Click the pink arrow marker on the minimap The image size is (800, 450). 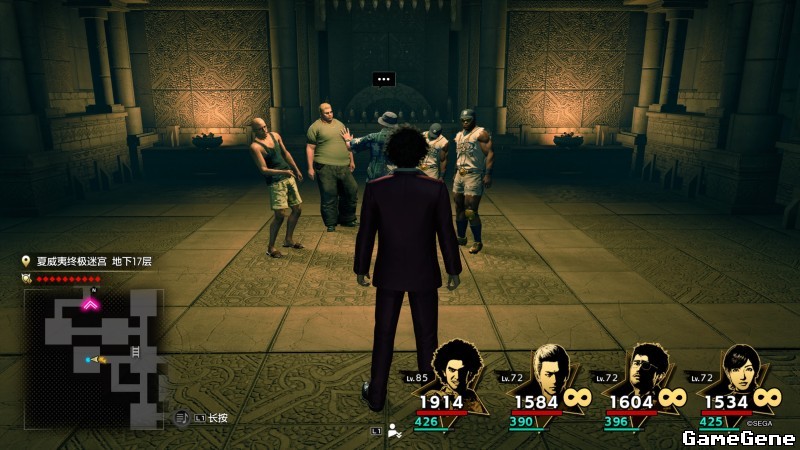point(90,303)
